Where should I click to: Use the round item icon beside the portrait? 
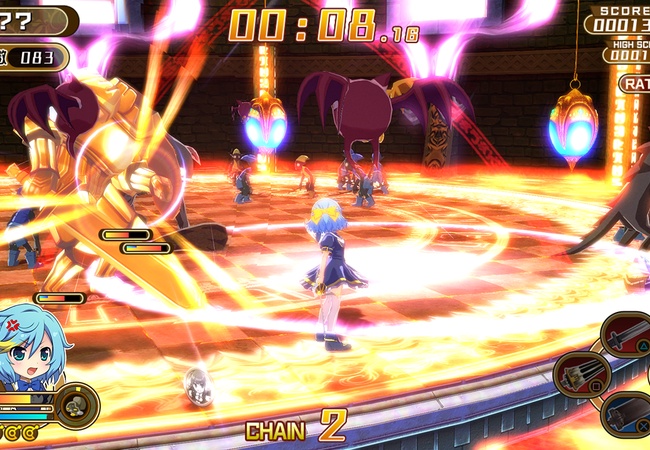pyautogui.click(x=75, y=406)
